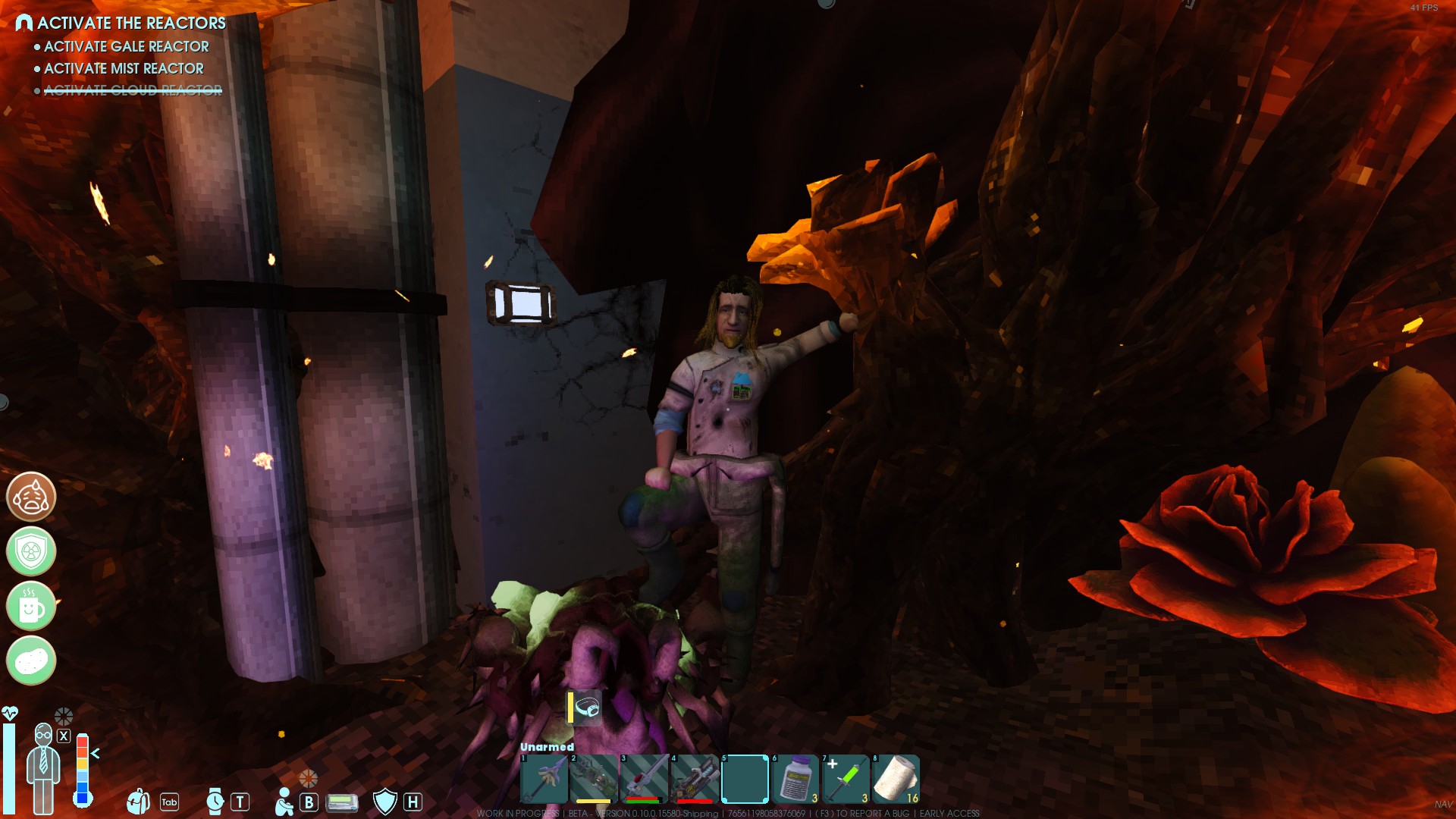Click the radiation shield buff icon
Viewport: 1456px width, 819px height.
point(31,551)
